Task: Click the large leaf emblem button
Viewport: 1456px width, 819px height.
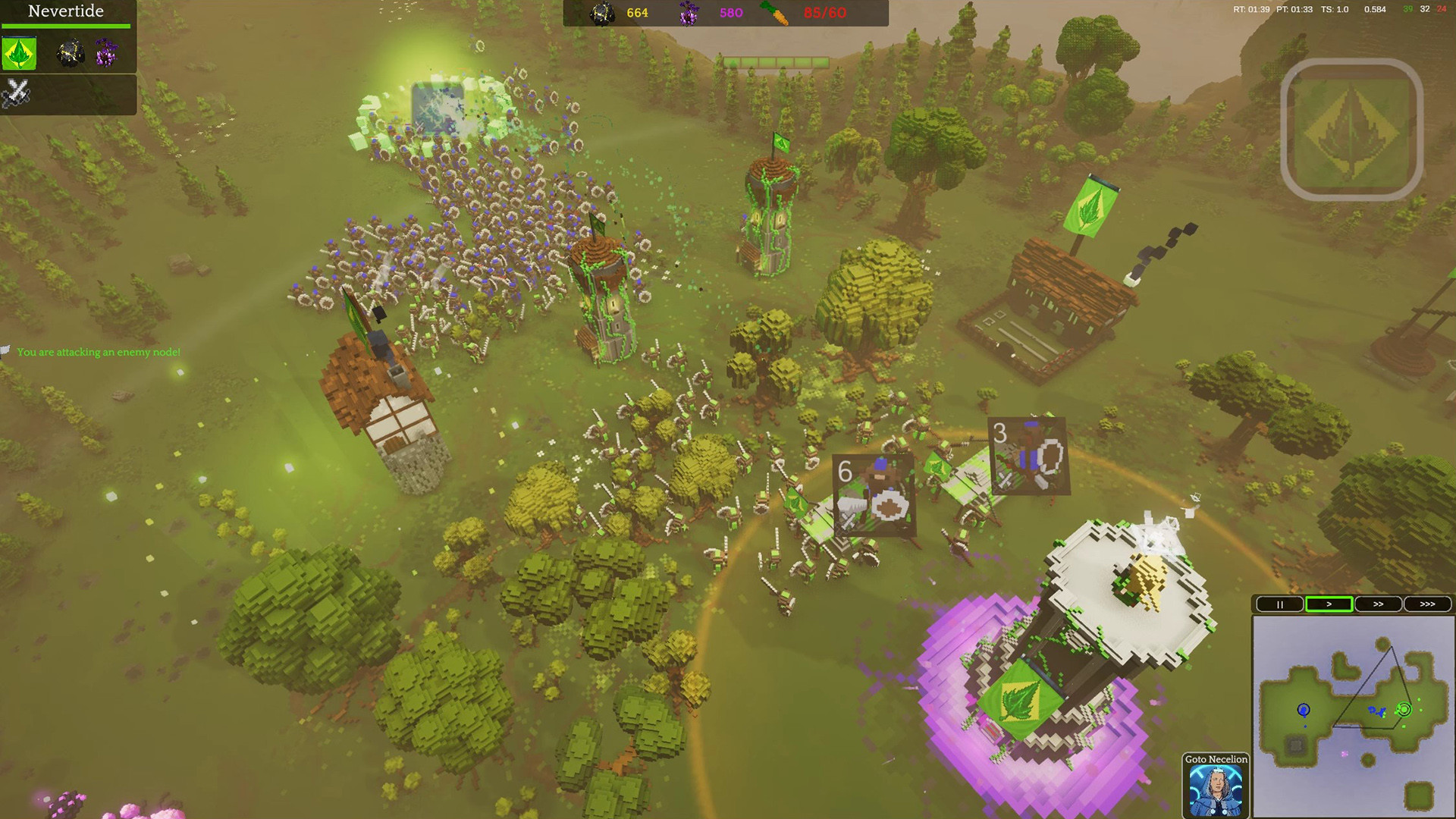Action: tap(1351, 130)
